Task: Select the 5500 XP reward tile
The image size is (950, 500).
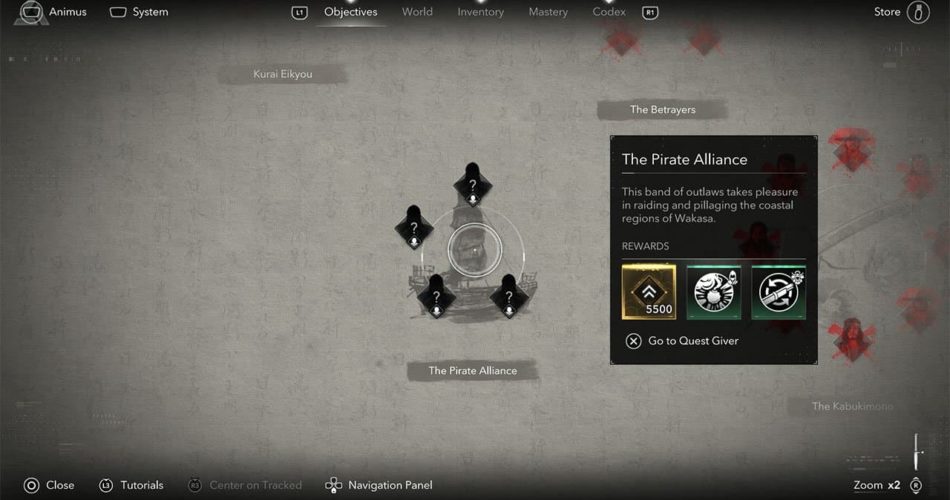Action: (x=648, y=292)
